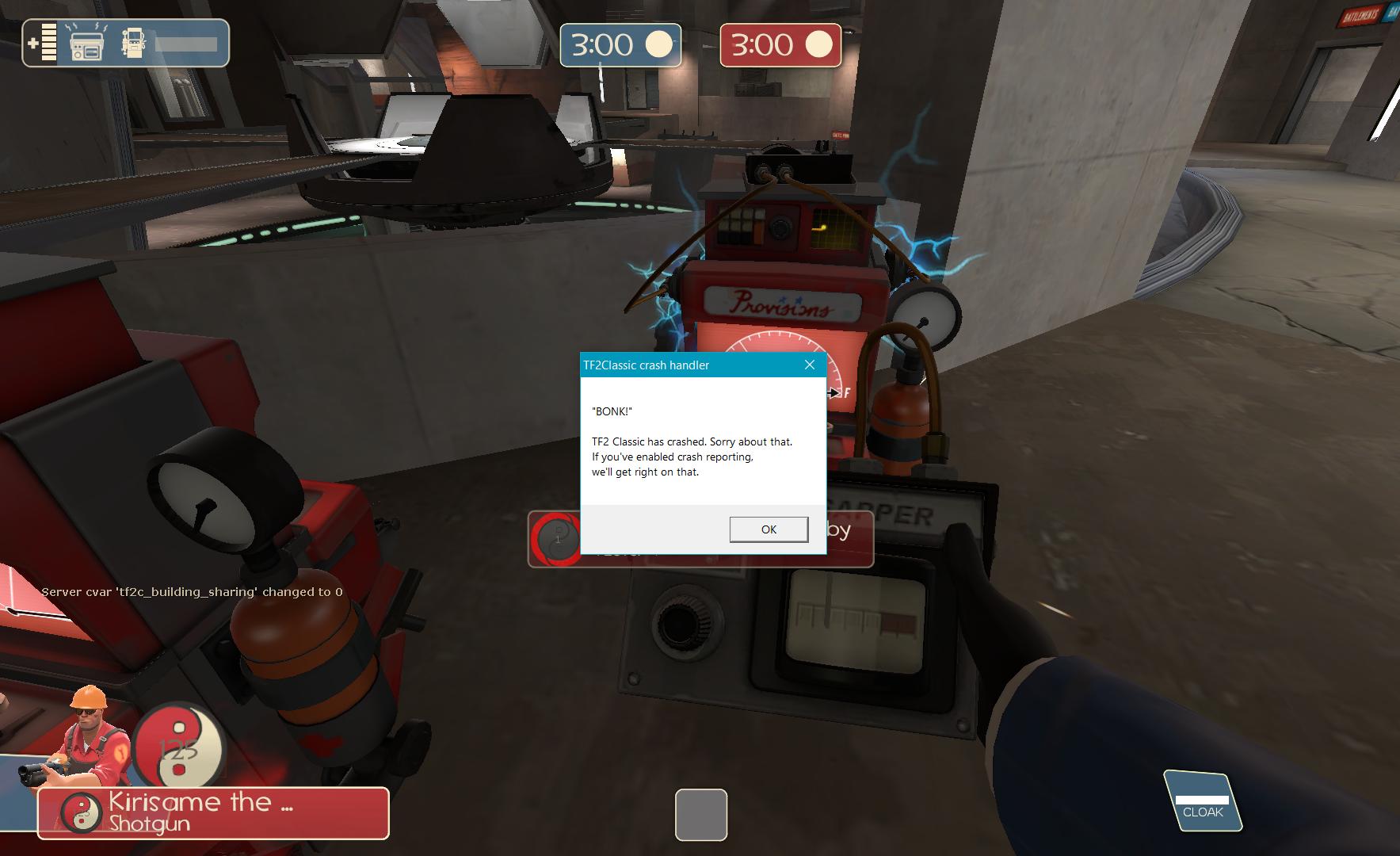
Task: Click the empty weapon slot square at bottom center
Action: tap(700, 815)
